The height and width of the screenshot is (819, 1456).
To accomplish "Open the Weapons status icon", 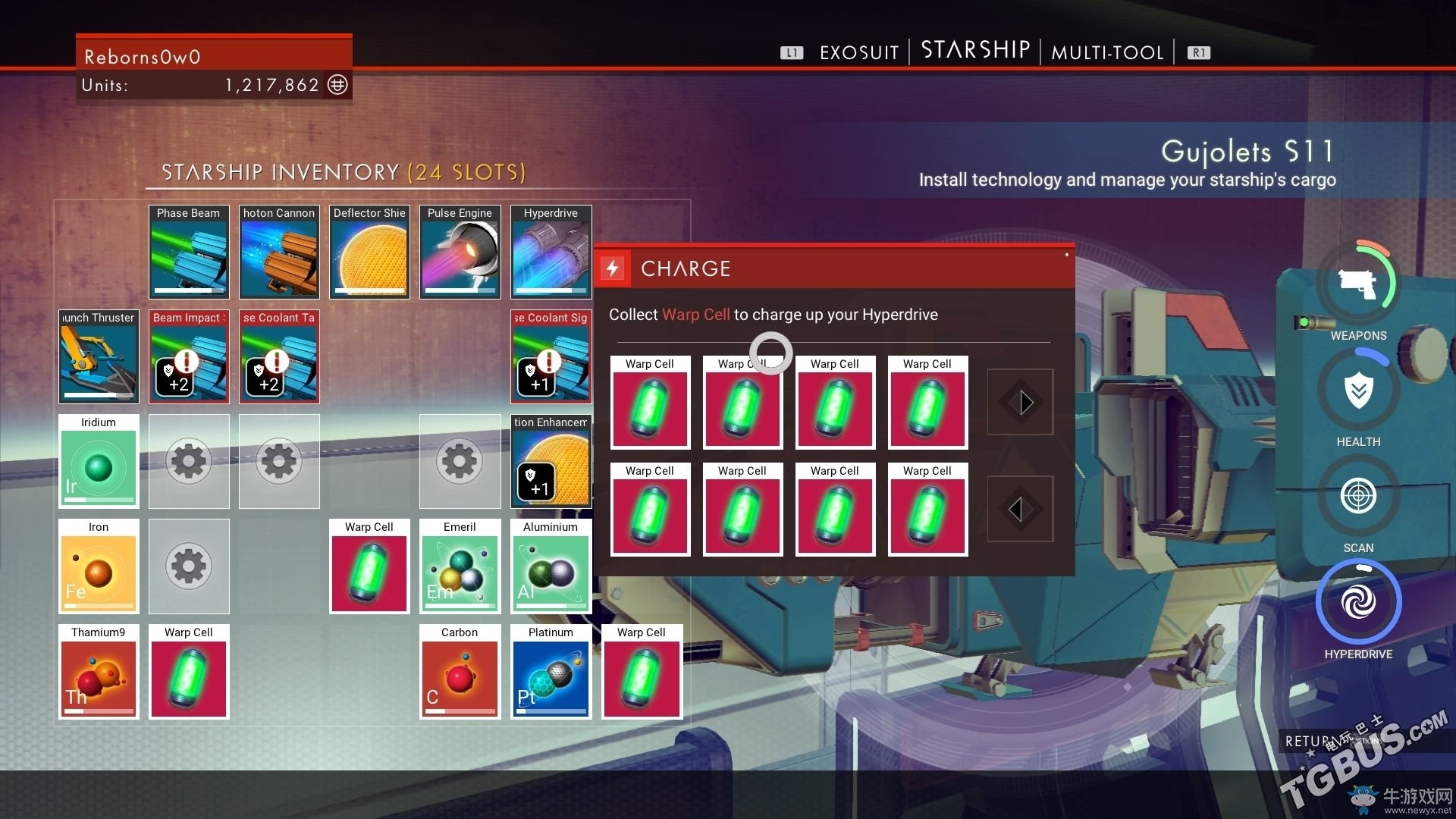I will point(1358,284).
